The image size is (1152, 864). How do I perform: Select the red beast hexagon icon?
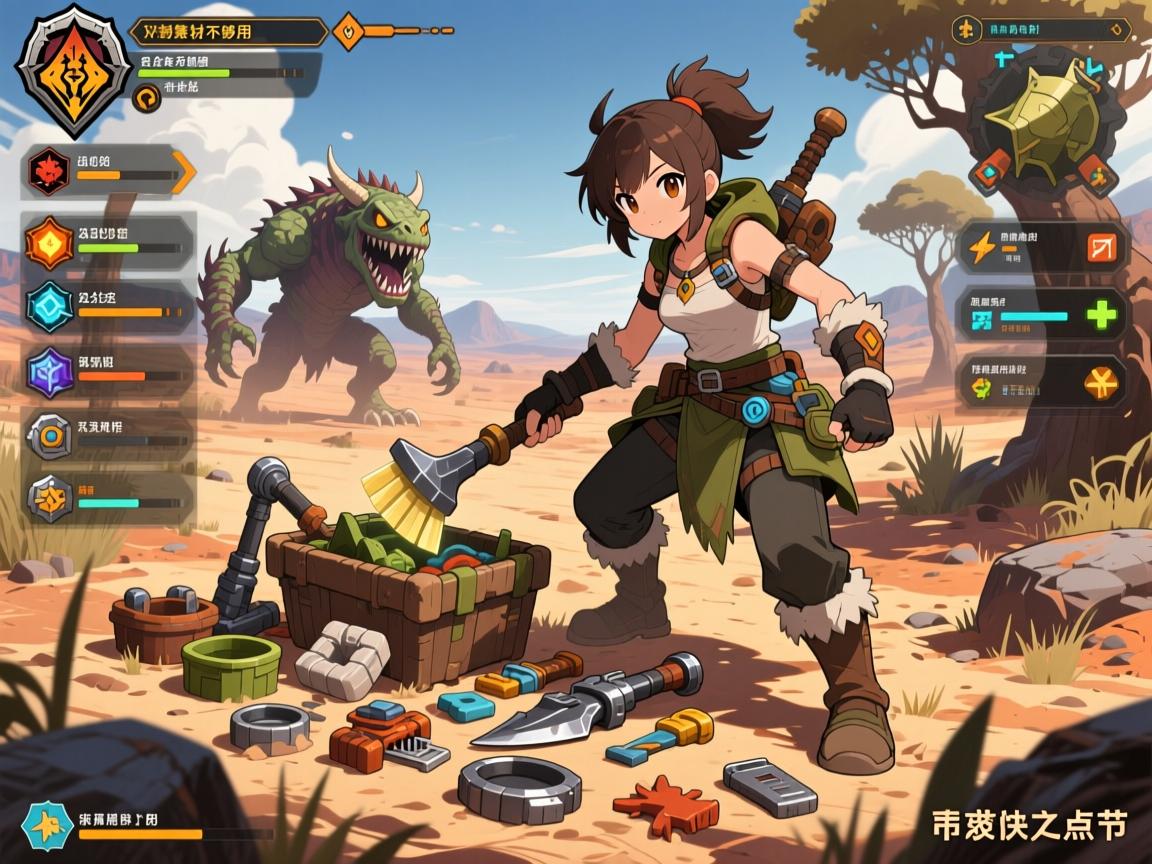click(x=47, y=171)
